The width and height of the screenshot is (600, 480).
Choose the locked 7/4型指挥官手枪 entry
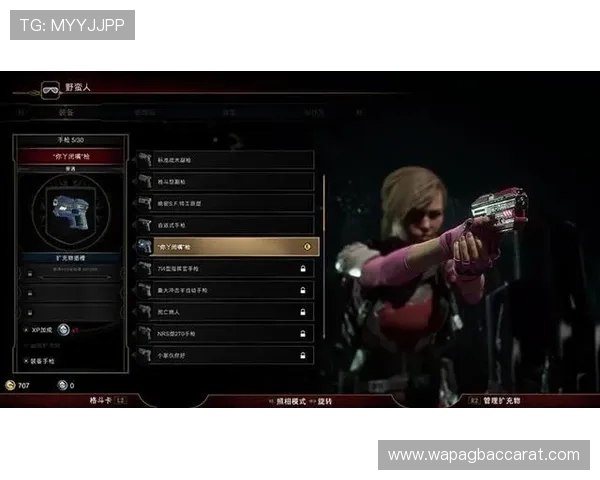[225, 268]
